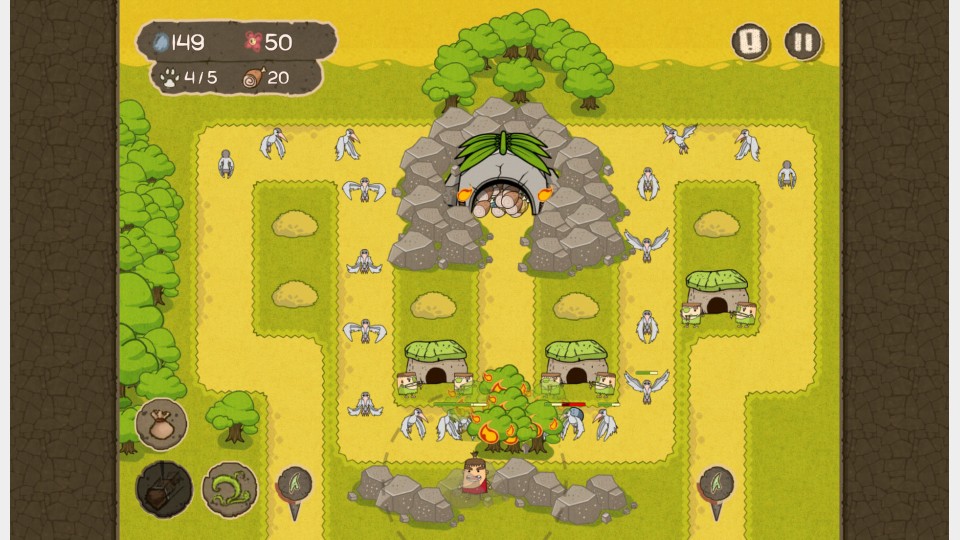
Task: Activate the green vine ability
Action: 229,489
